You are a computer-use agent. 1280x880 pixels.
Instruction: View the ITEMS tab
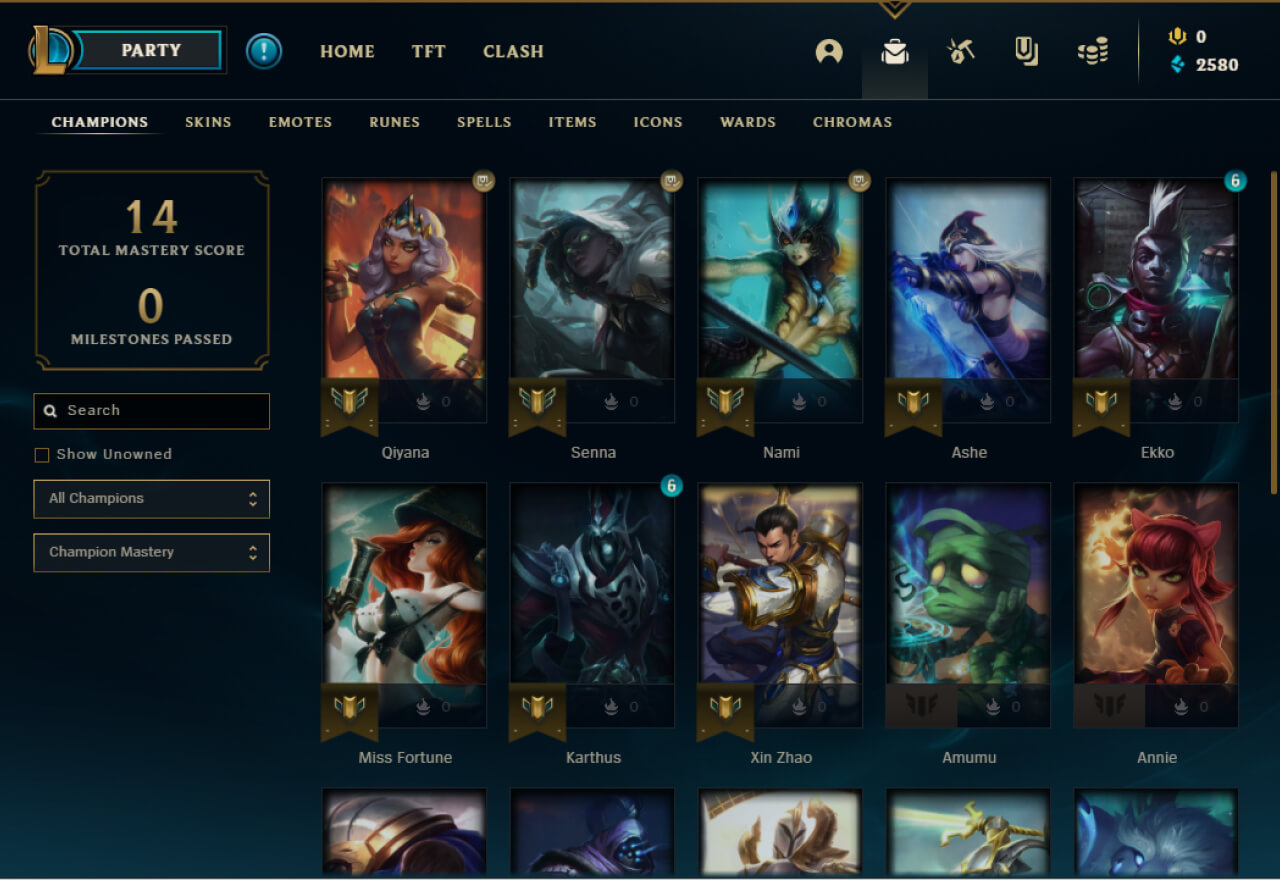[572, 122]
